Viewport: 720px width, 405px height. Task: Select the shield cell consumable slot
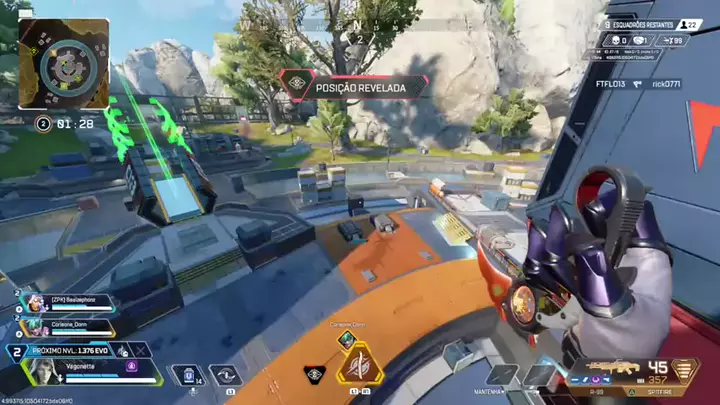187,375
